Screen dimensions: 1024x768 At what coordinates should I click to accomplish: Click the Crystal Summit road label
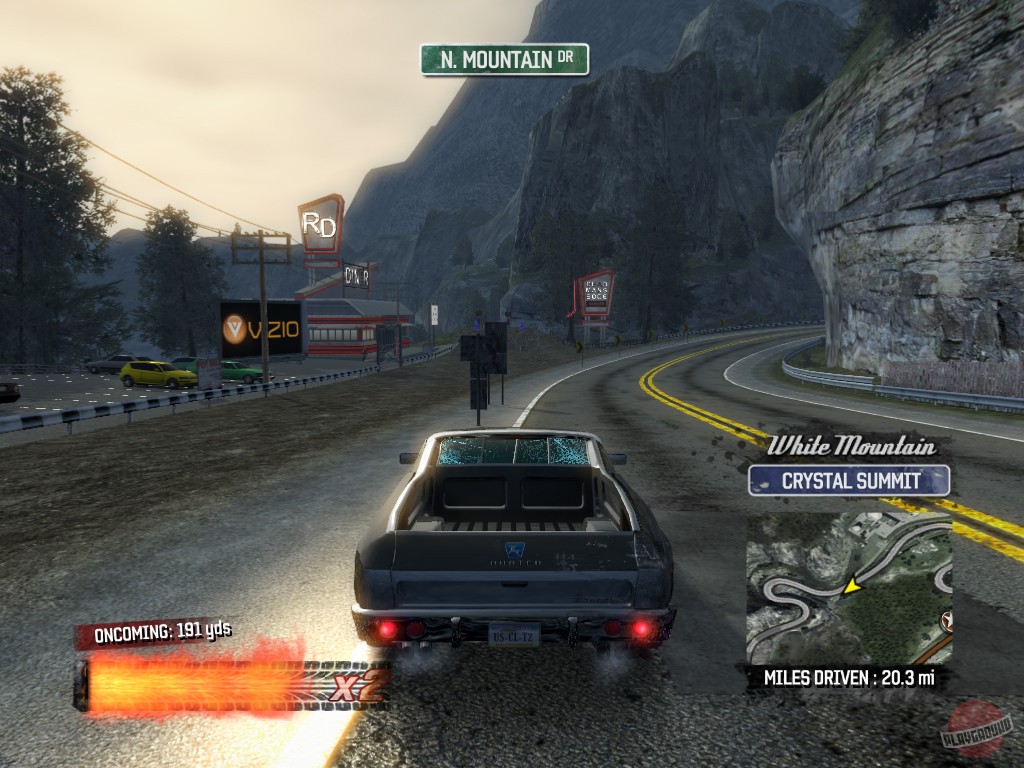click(x=849, y=480)
